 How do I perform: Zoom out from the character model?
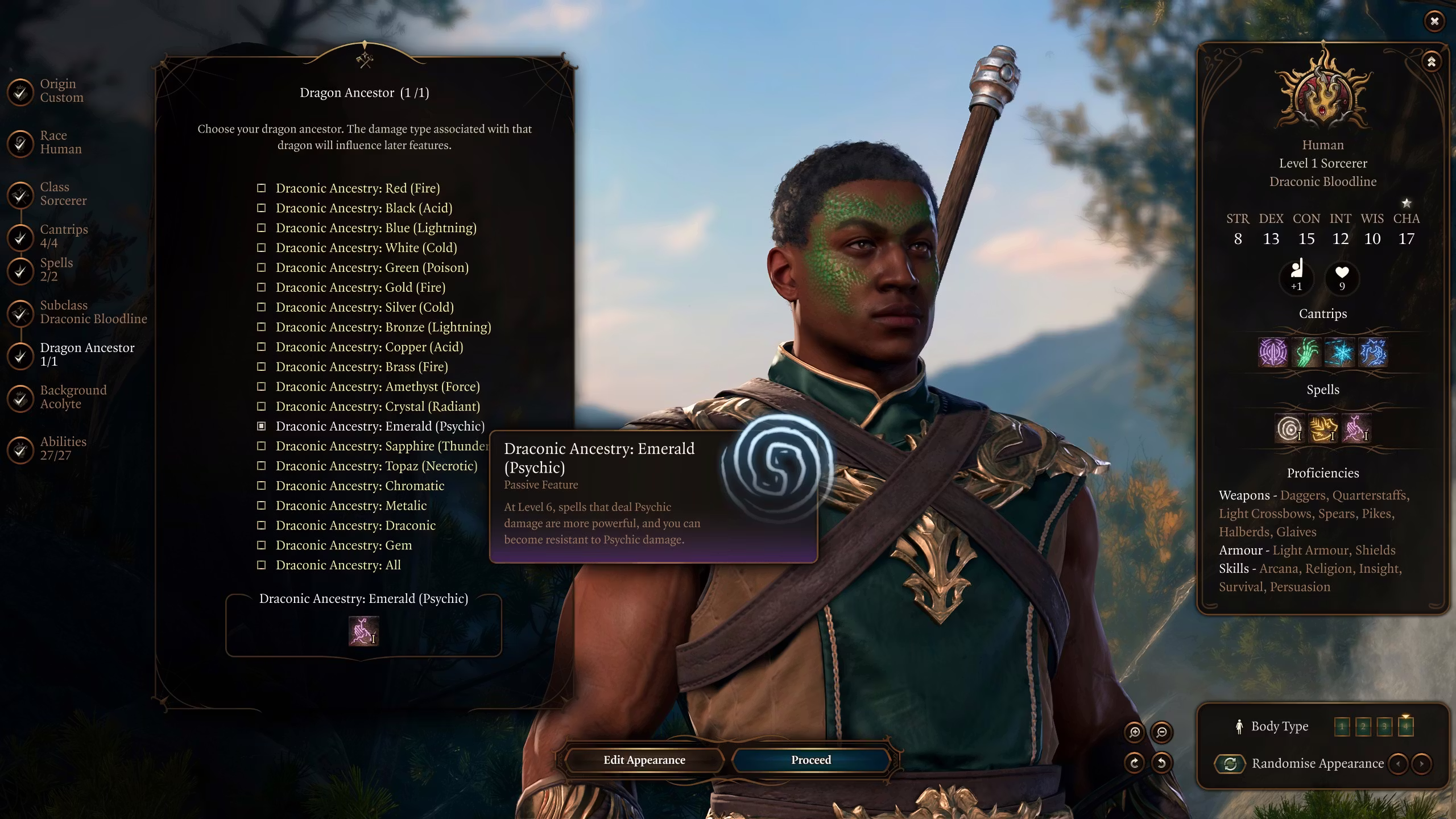[x=1161, y=732]
